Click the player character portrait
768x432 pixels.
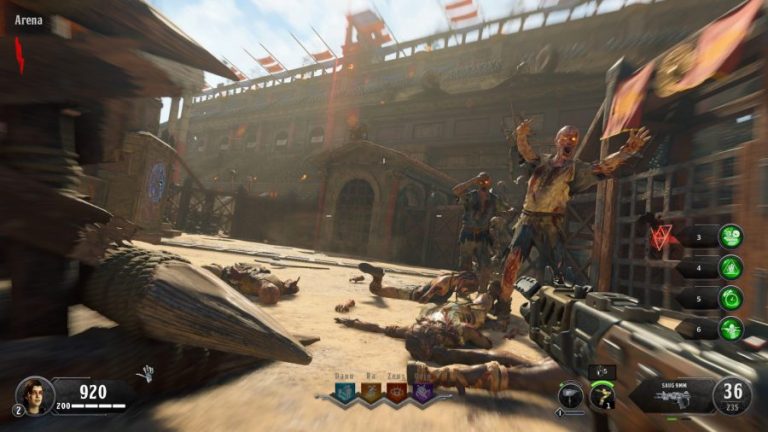click(x=33, y=393)
